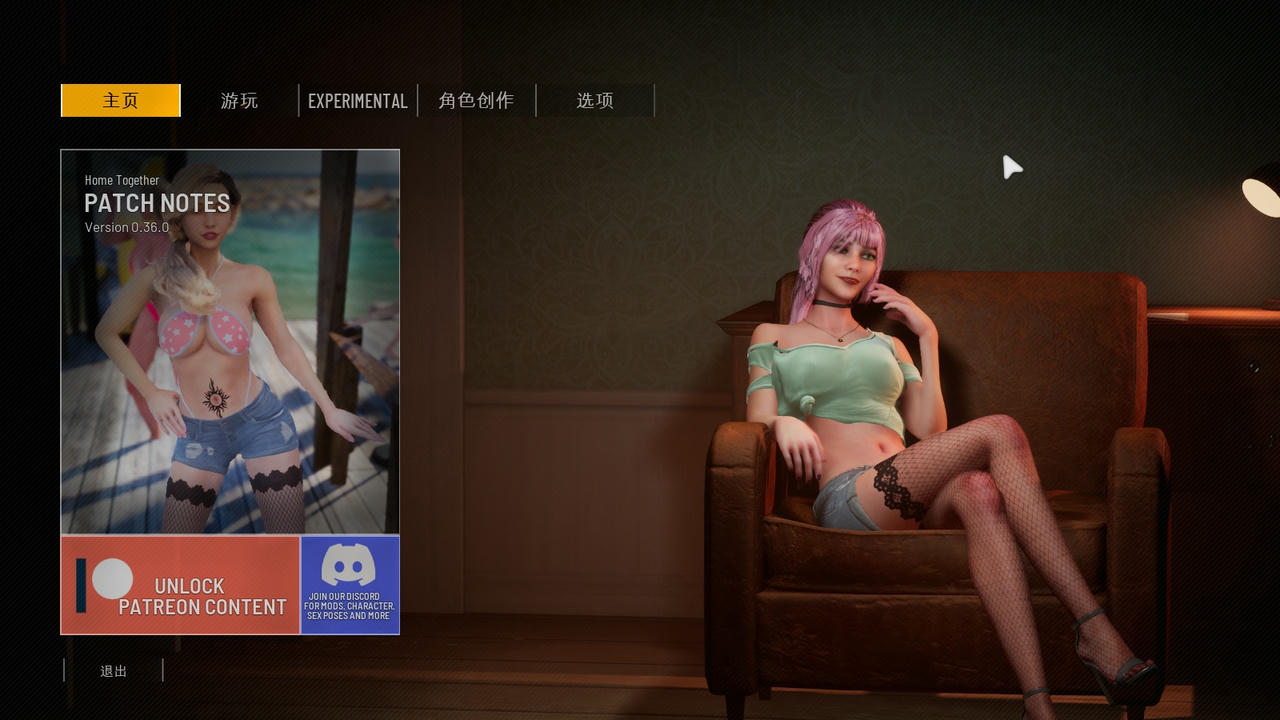Go to the 角色创作 character creation tab
This screenshot has height=720, width=1280.
coord(476,101)
